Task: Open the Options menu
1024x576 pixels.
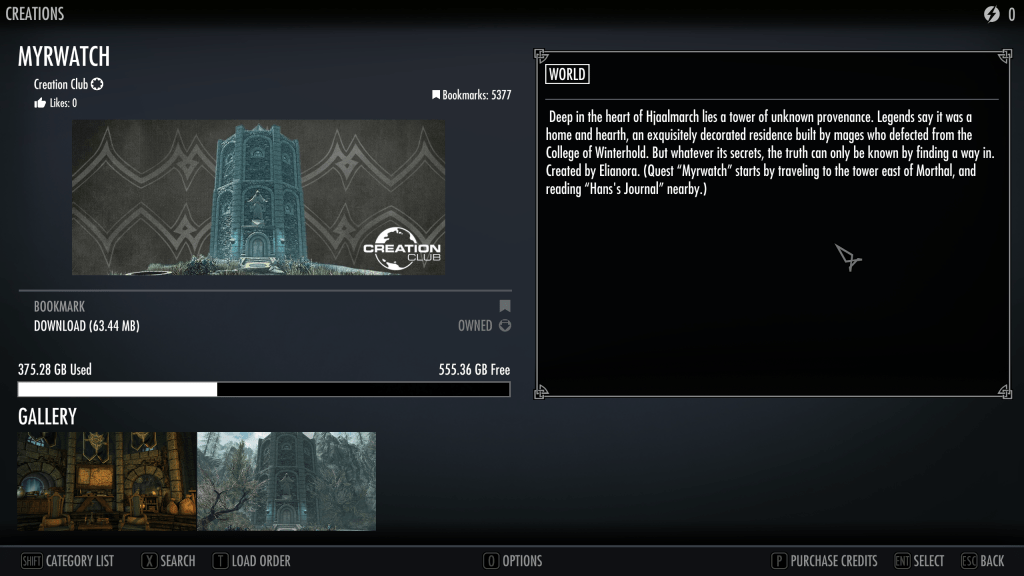Action: tap(512, 561)
